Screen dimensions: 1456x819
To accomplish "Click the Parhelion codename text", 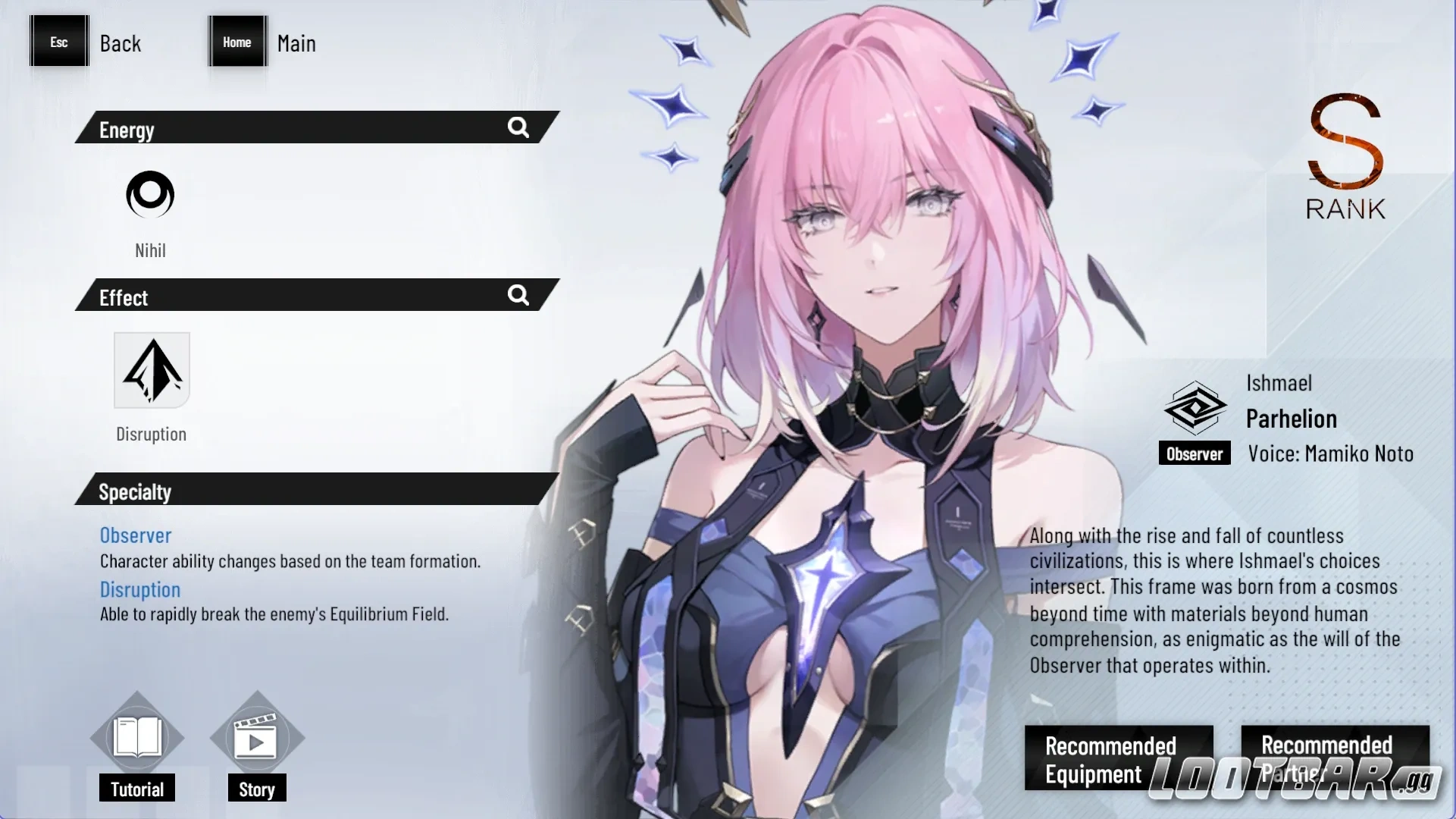I will (x=1292, y=419).
